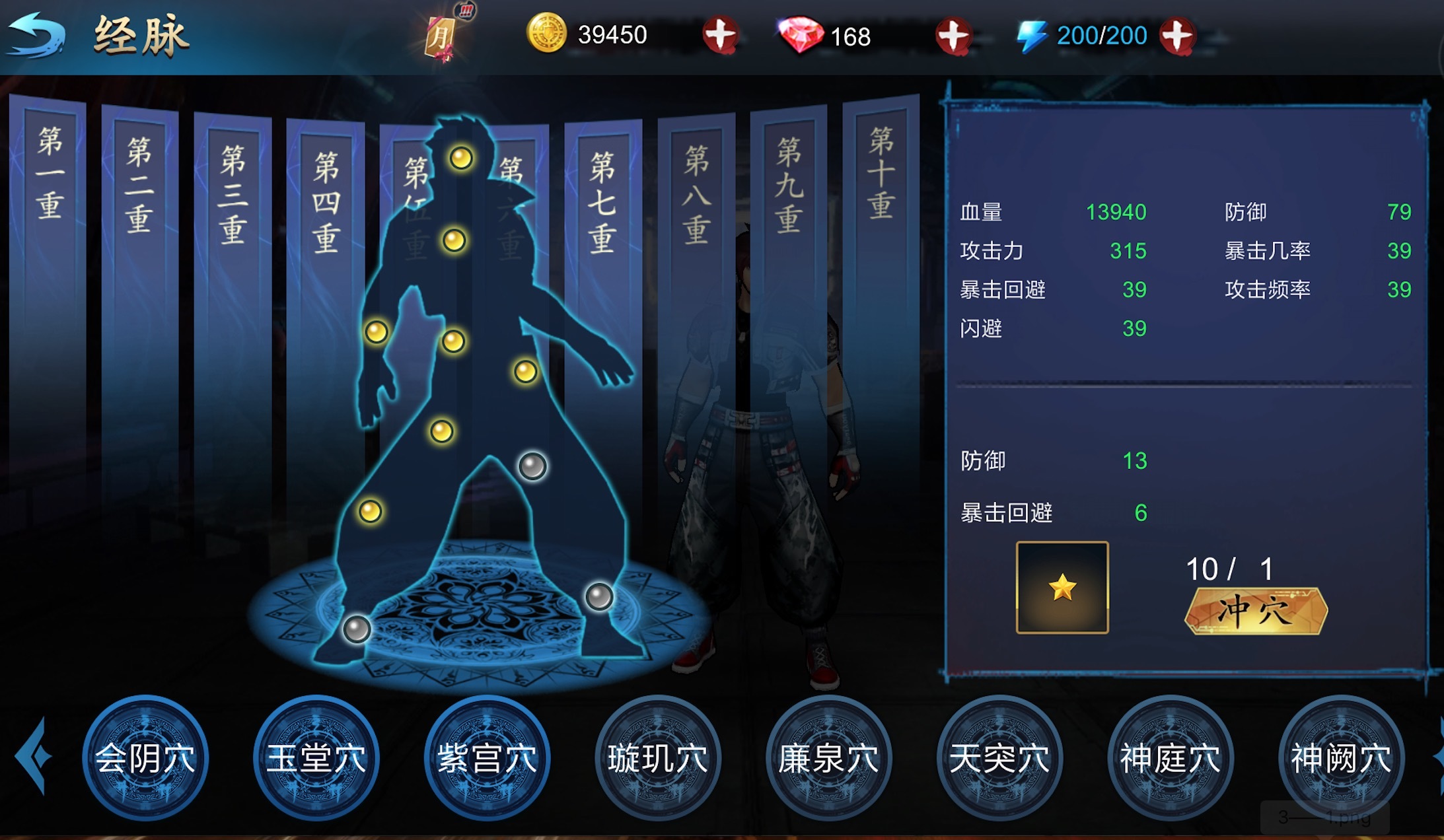Show previous acupoints with left arrow

[33, 756]
